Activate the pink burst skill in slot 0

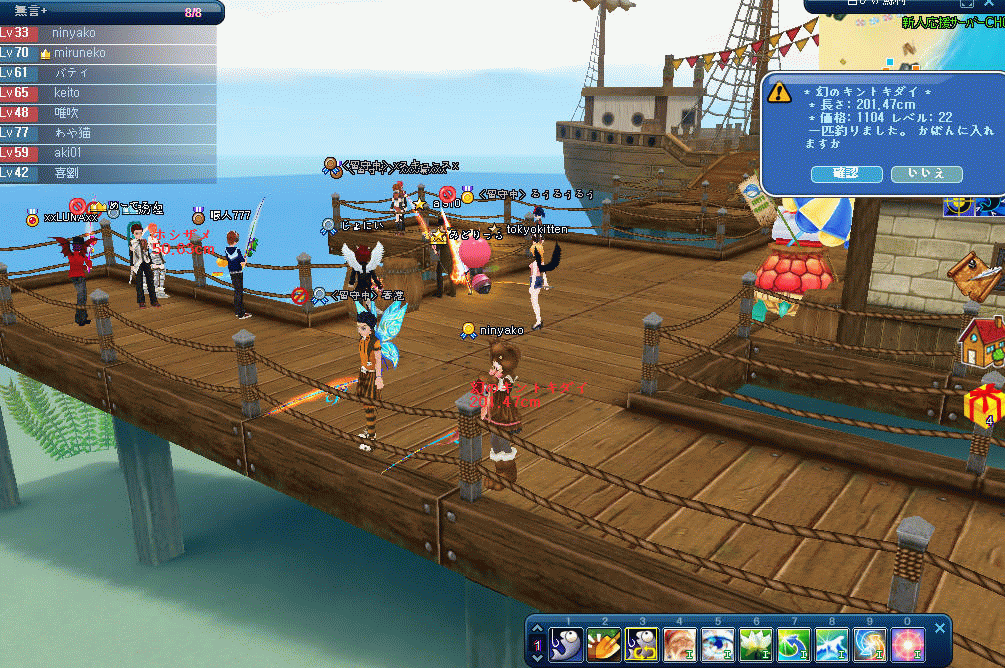[908, 644]
